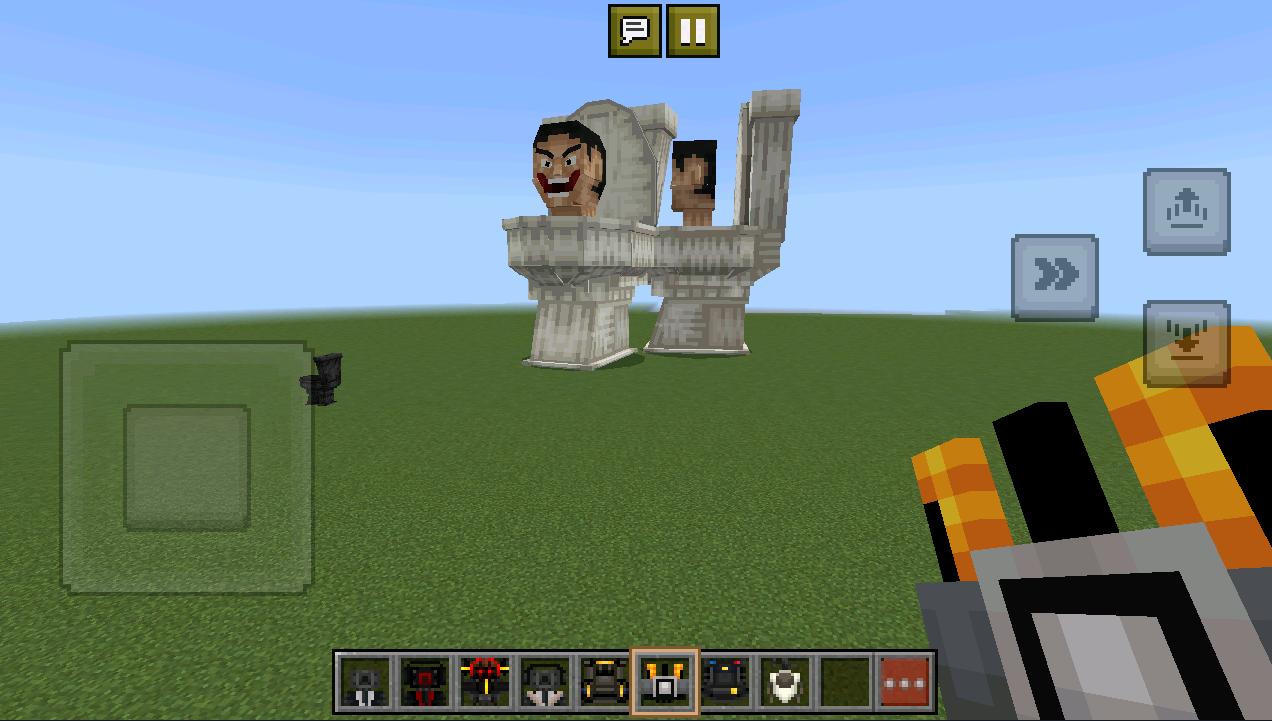The image size is (1272, 721).
Task: Tap the jump/fly up arrow button
Action: pyautogui.click(x=1187, y=211)
